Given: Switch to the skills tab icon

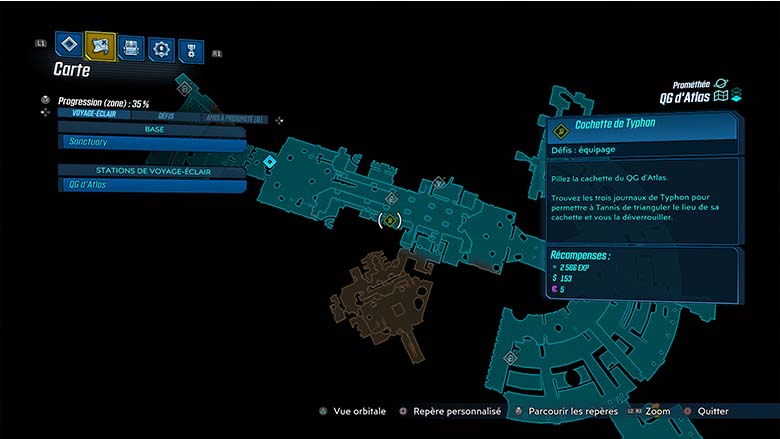Looking at the screenshot, I should [x=160, y=48].
